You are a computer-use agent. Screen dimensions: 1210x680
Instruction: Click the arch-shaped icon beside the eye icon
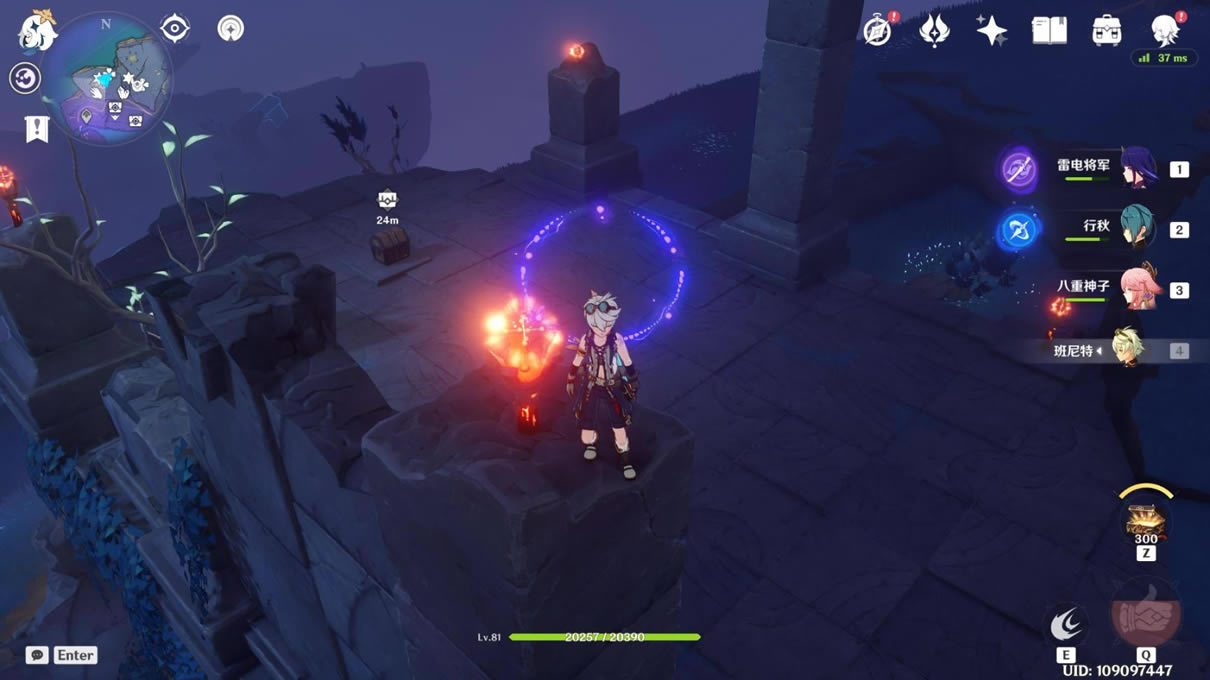click(231, 28)
